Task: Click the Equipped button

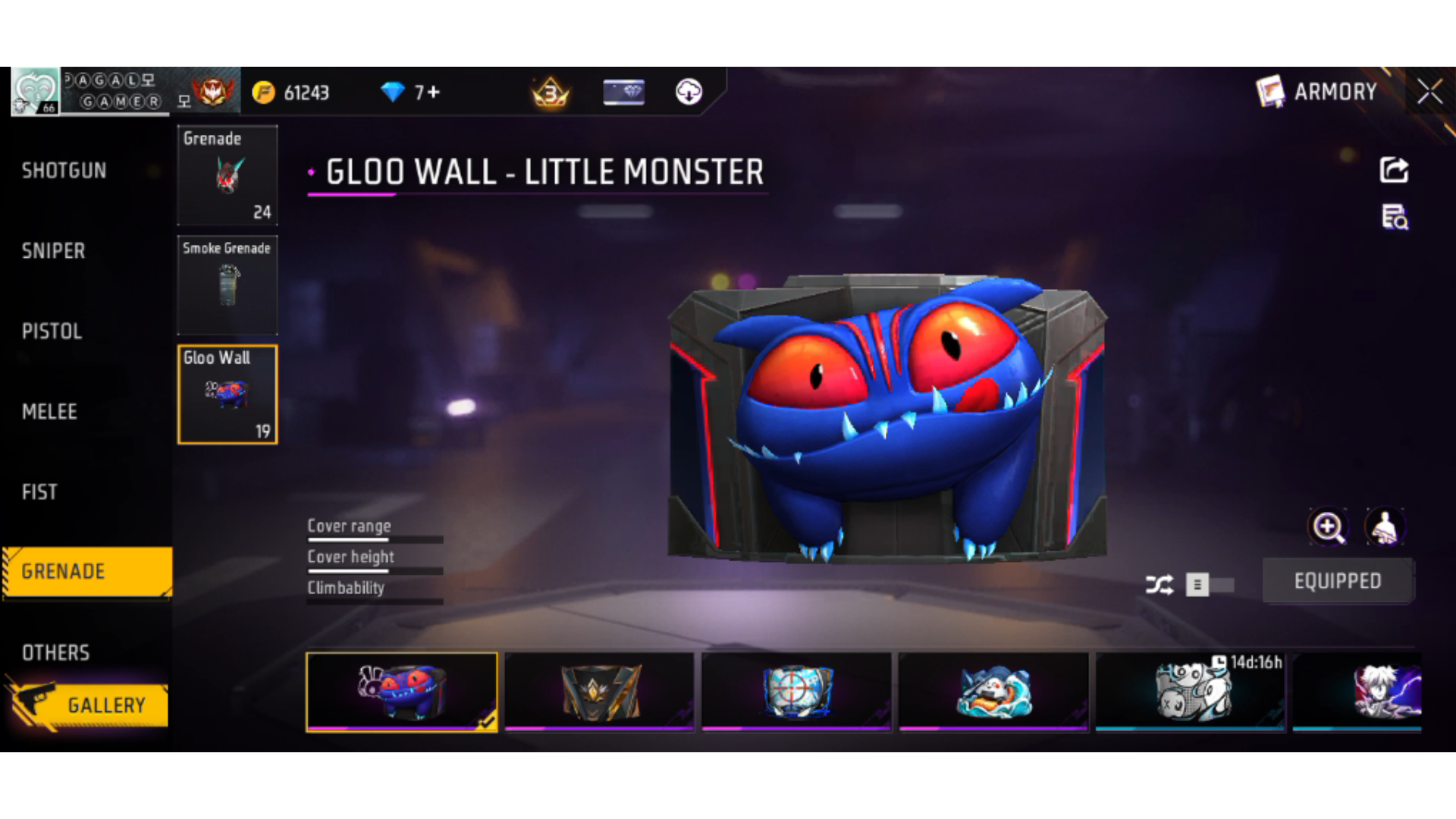Action: click(x=1338, y=581)
